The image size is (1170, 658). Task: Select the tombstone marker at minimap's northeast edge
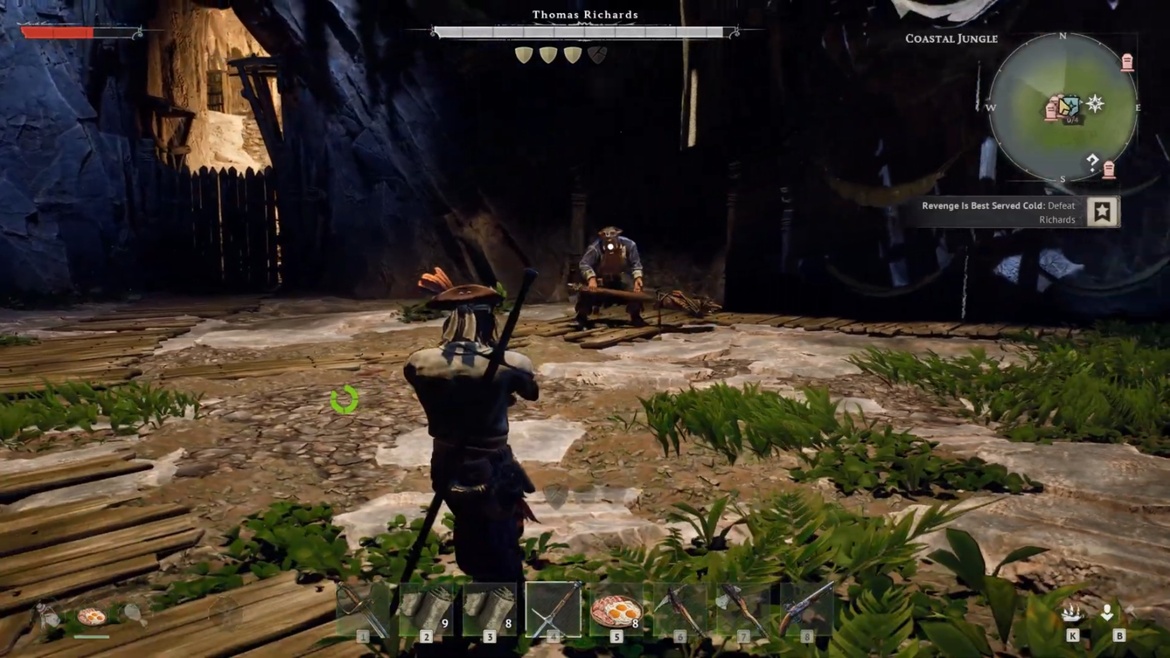coord(1127,63)
